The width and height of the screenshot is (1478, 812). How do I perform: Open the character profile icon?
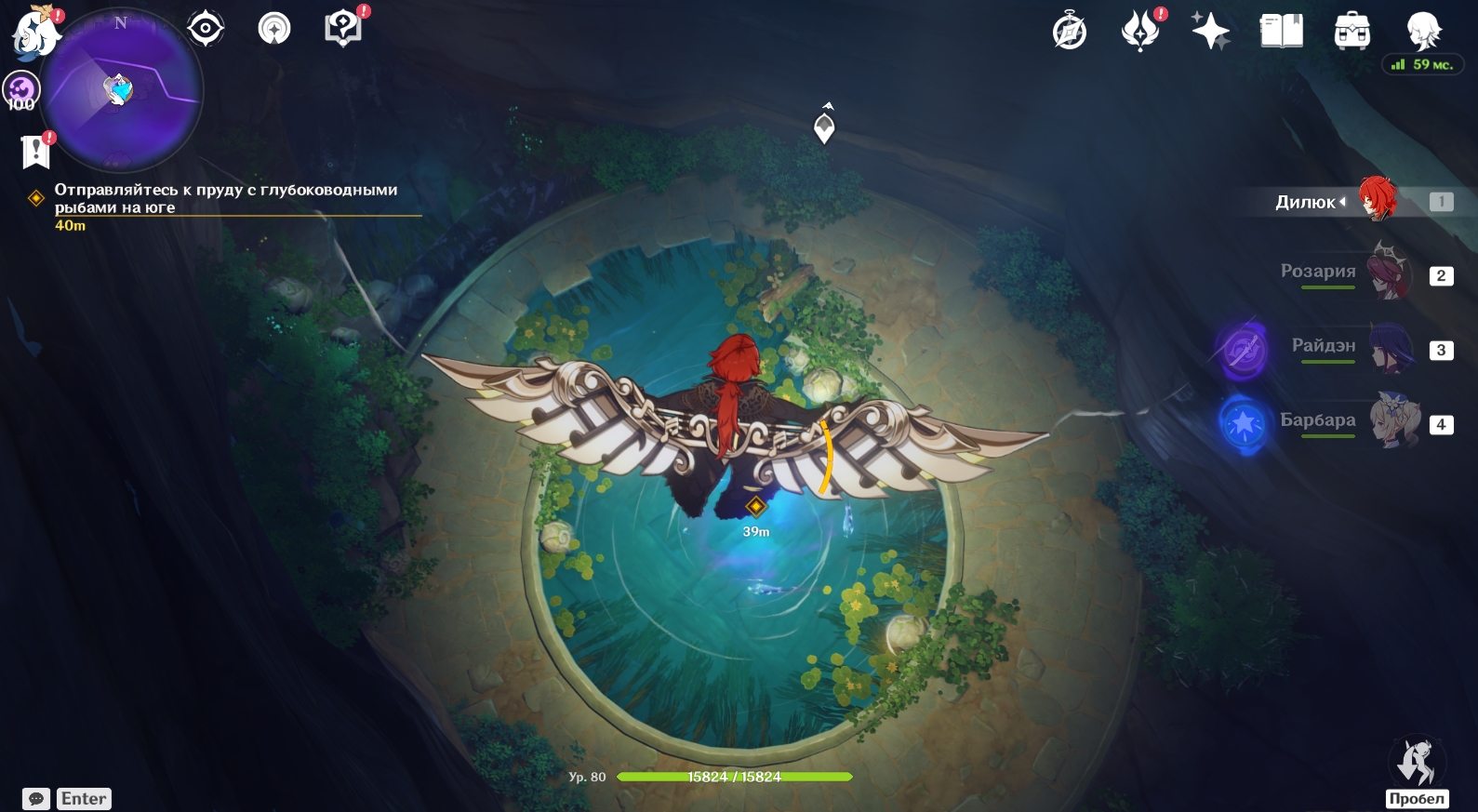(x=1423, y=32)
